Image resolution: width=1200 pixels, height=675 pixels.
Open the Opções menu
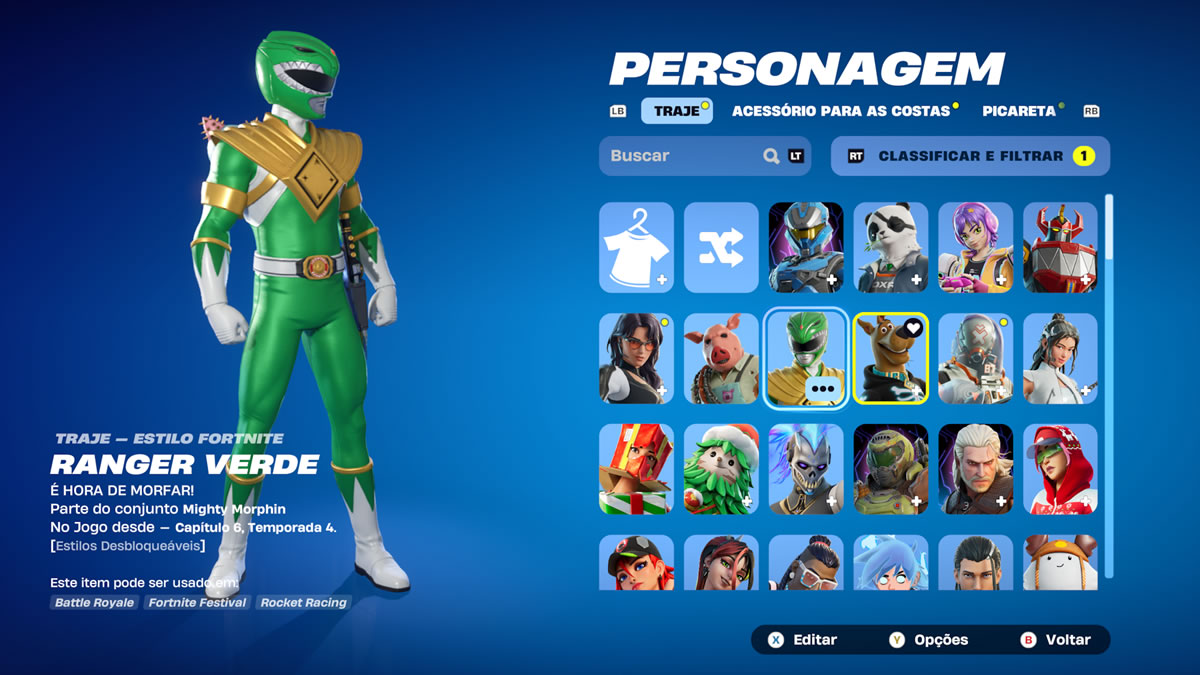930,640
